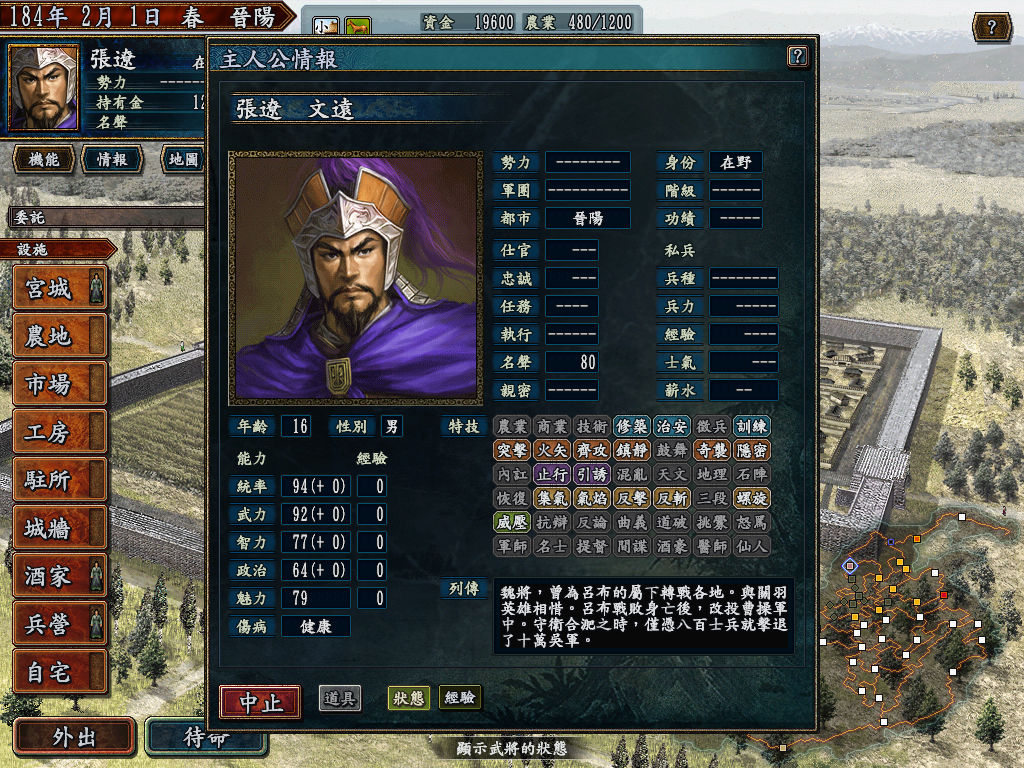Image resolution: width=1024 pixels, height=768 pixels.
Task: Switch to the 狀態 status tab
Action: click(407, 698)
